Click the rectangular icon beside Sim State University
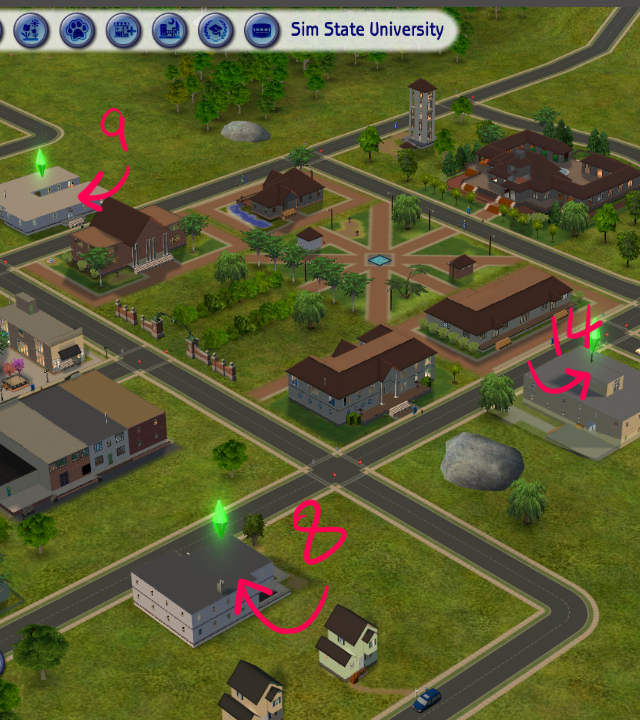 click(x=262, y=30)
